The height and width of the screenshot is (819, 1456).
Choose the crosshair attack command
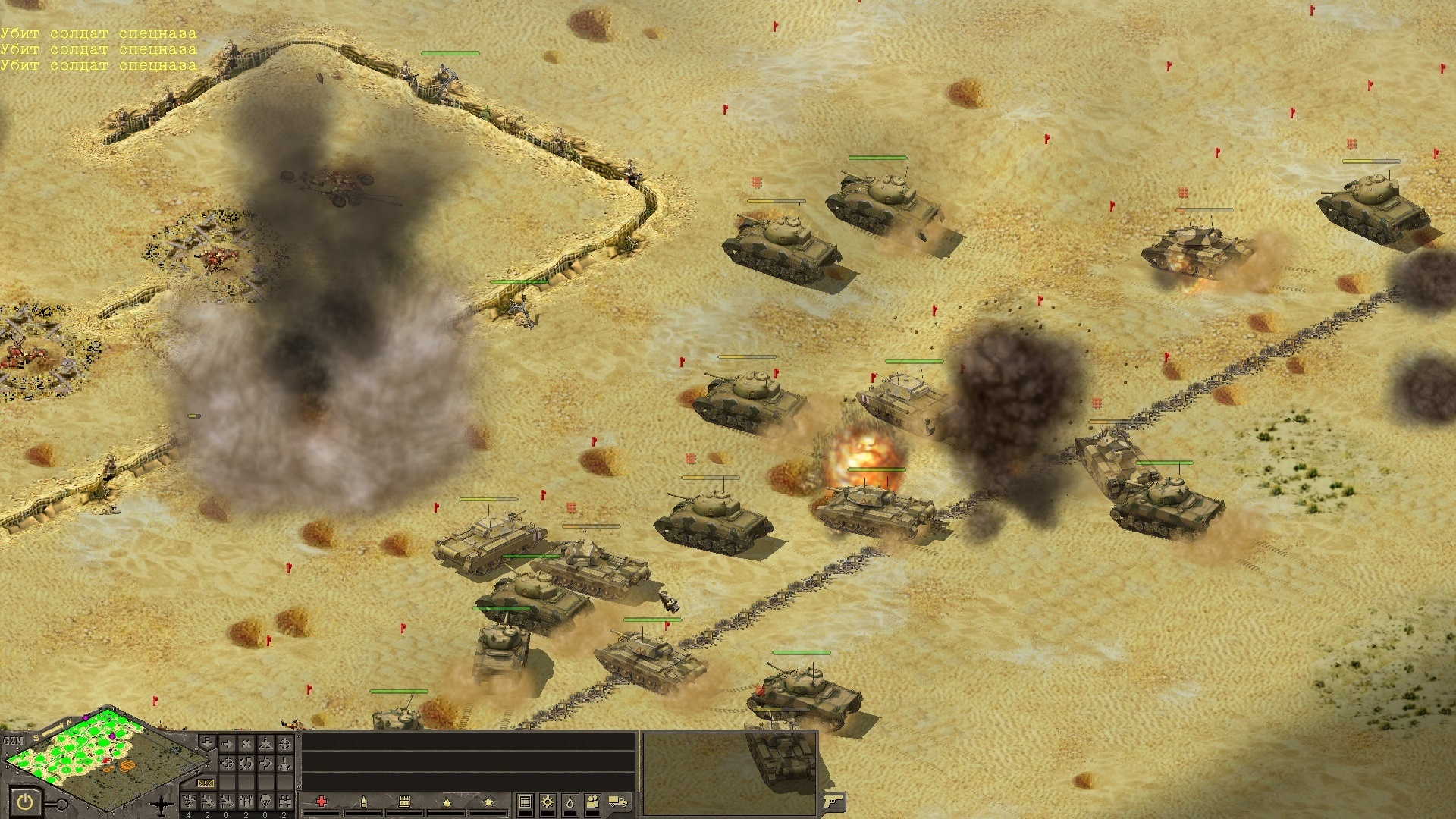tap(284, 744)
